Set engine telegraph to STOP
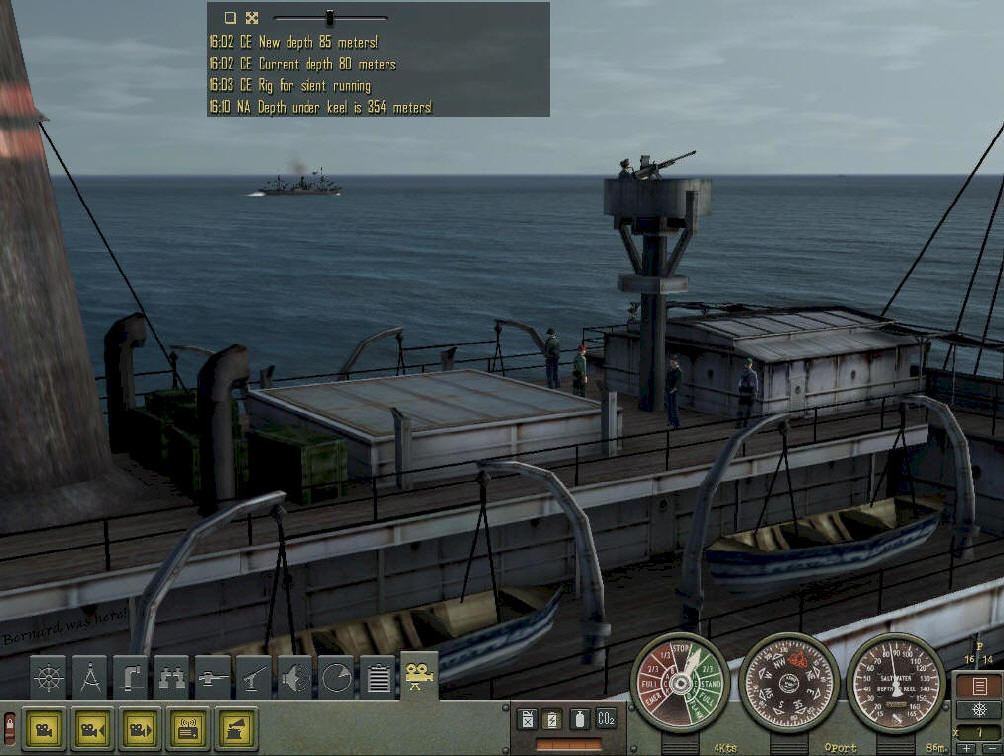This screenshot has width=1004, height=756. (681, 649)
